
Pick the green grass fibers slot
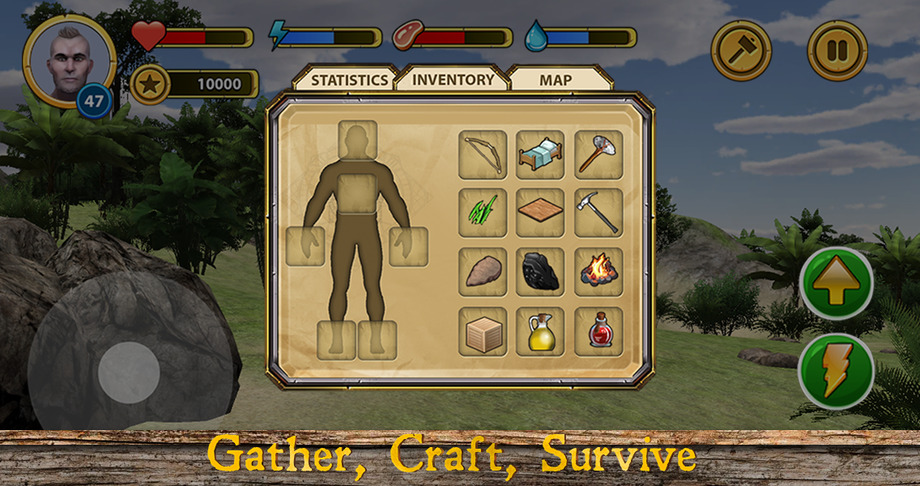(x=482, y=213)
